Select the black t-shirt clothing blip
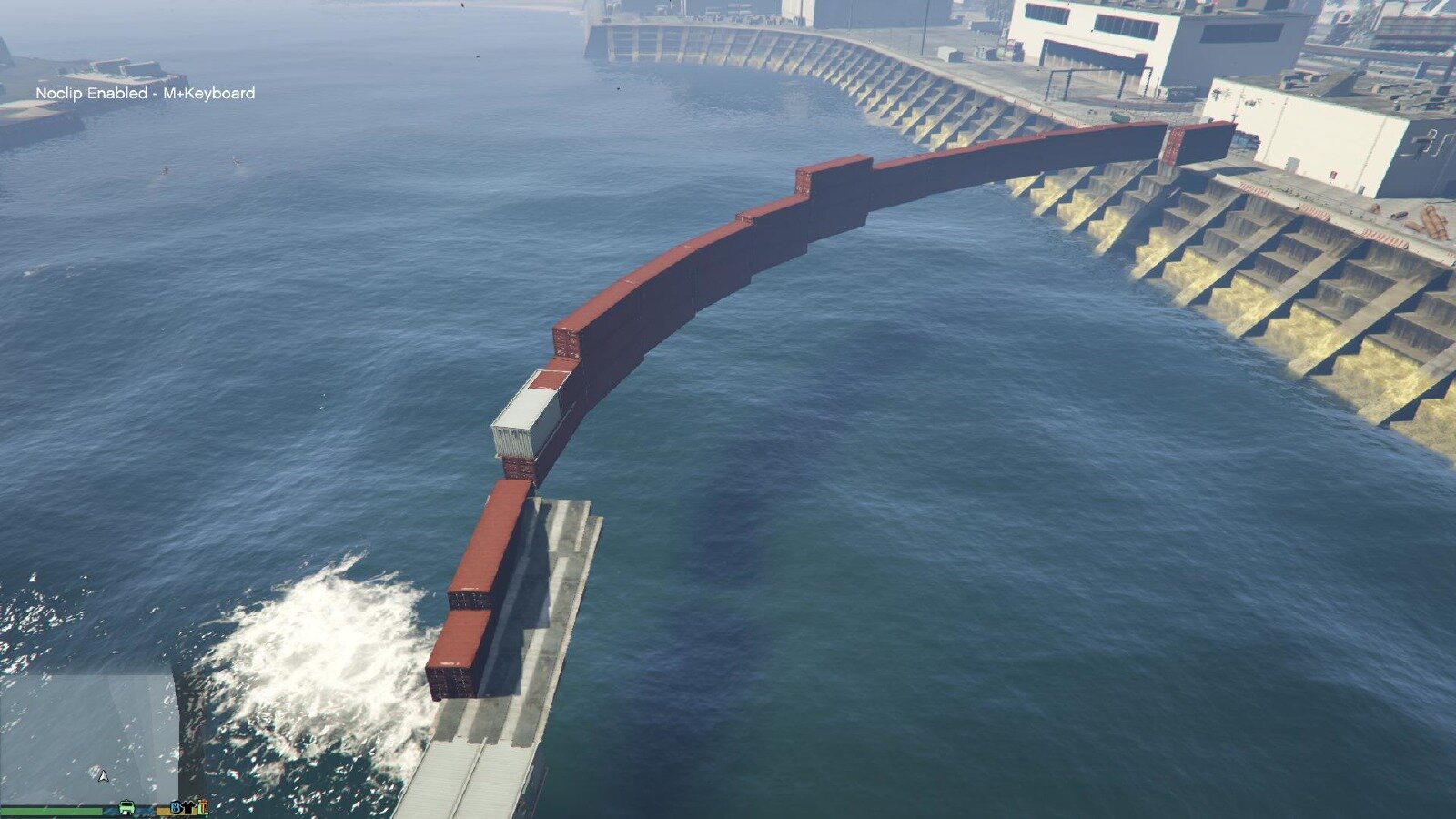 click(x=189, y=807)
